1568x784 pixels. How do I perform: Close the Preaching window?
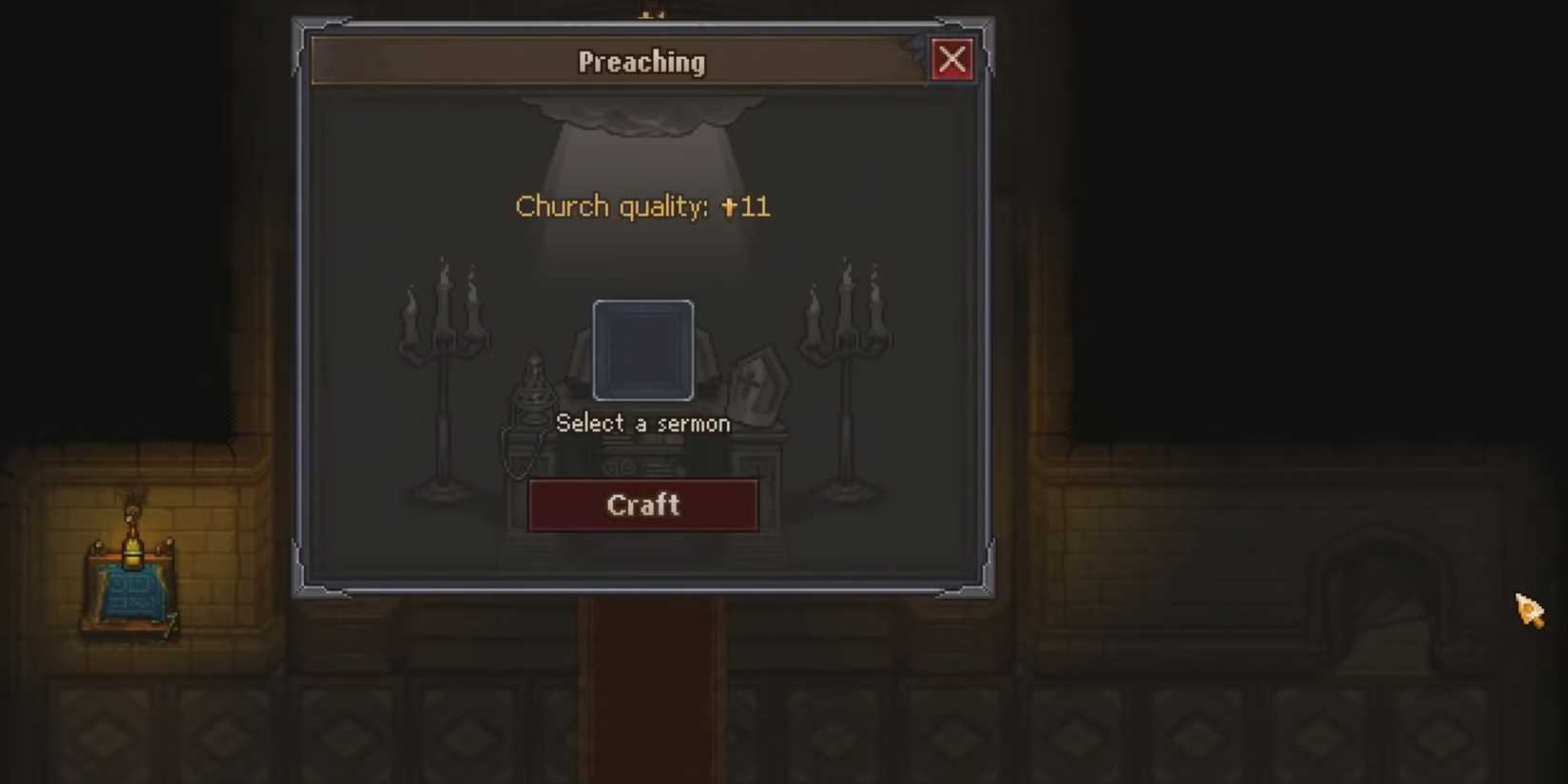tap(952, 59)
